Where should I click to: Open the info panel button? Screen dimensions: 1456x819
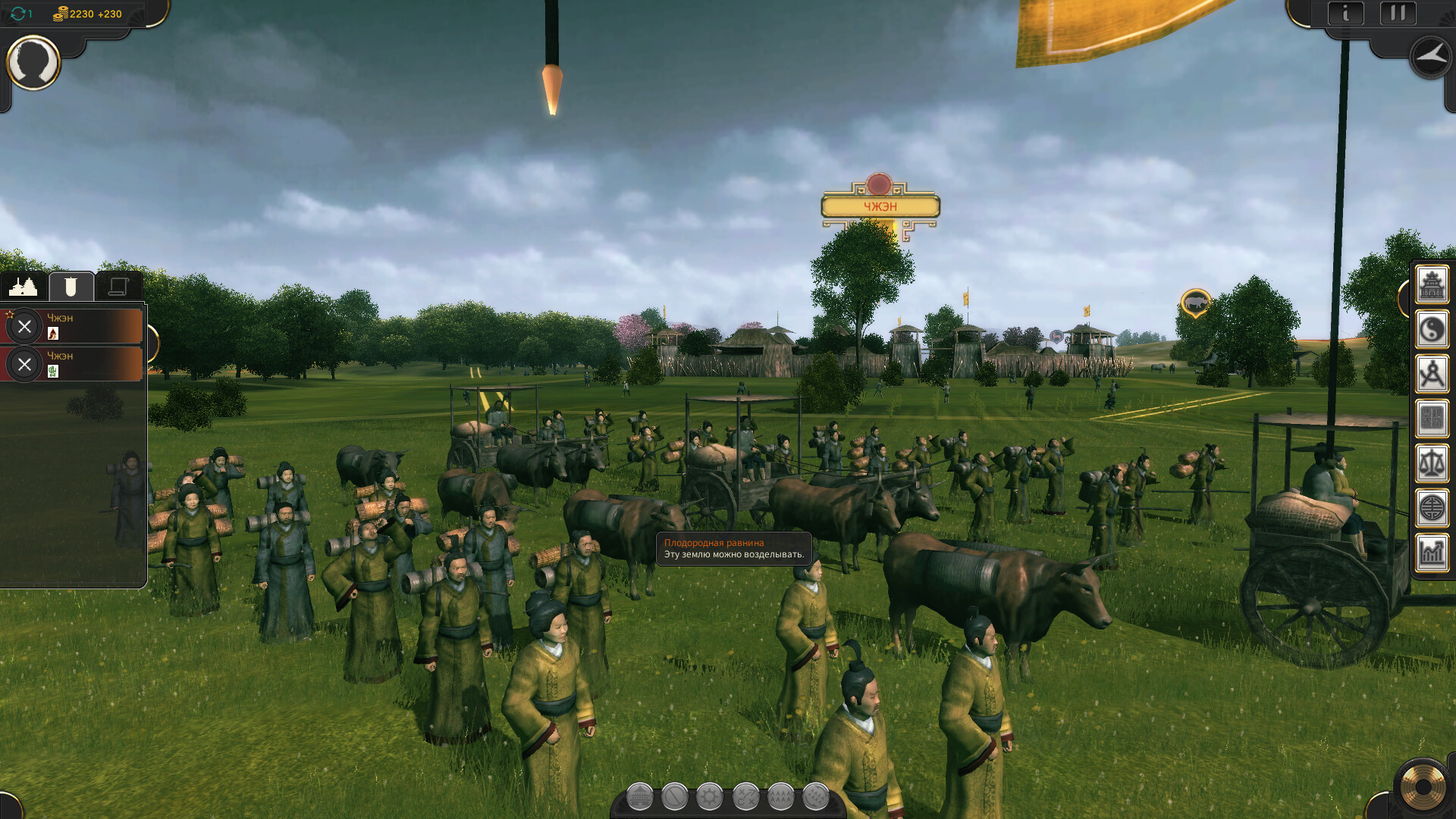pyautogui.click(x=1346, y=14)
